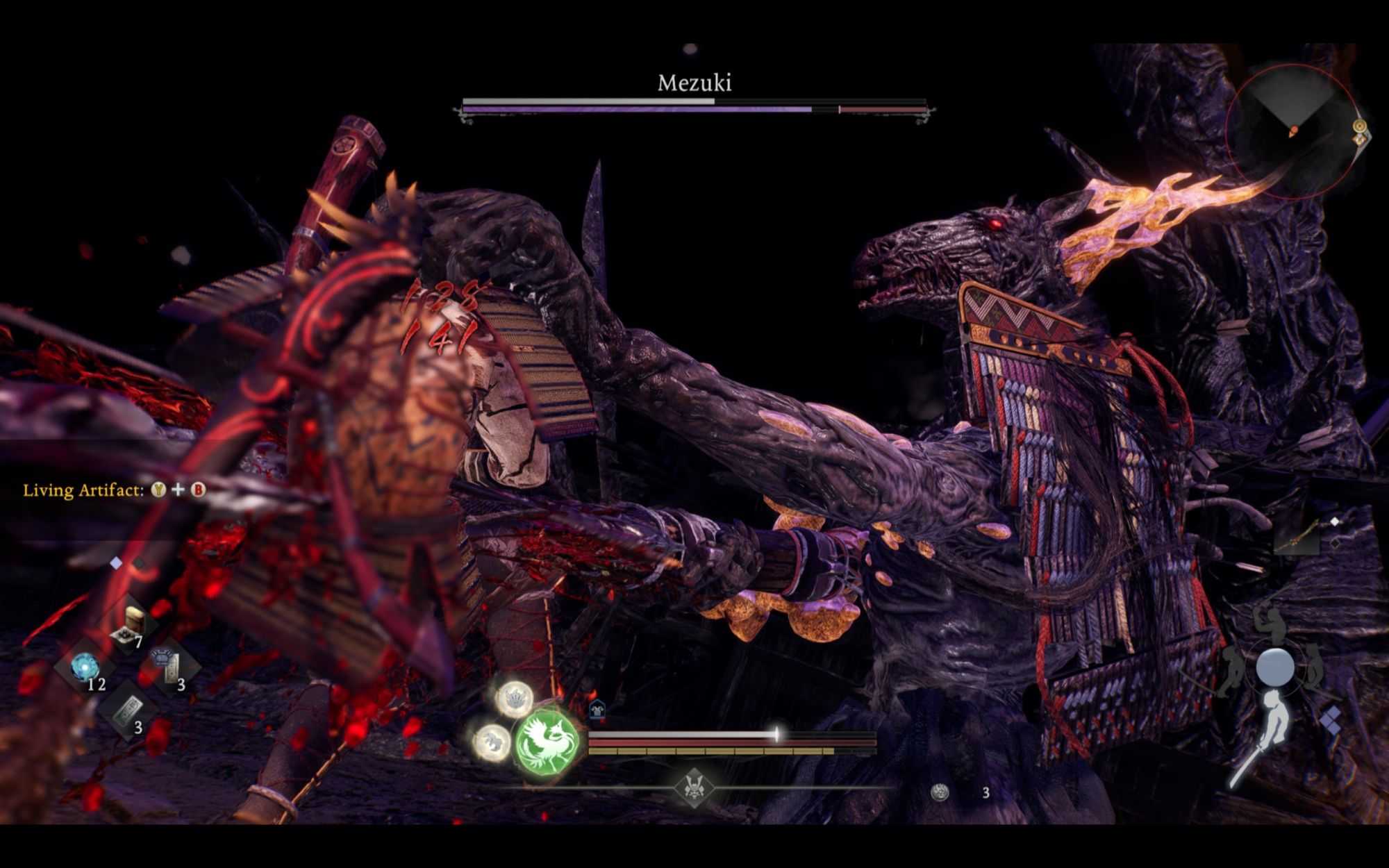Select the gold marker beside the minimap

pos(1359,126)
